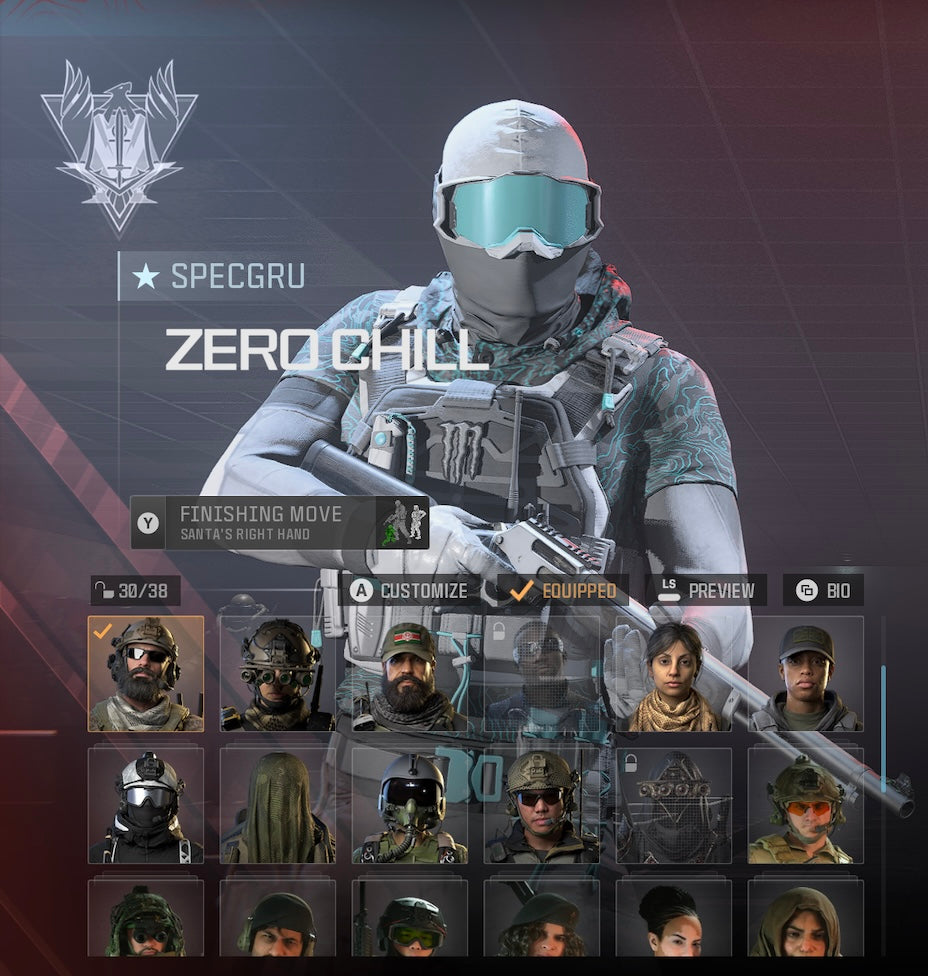The height and width of the screenshot is (976, 928).
Task: Choose the bearded operator in the green cap
Action: [409, 674]
